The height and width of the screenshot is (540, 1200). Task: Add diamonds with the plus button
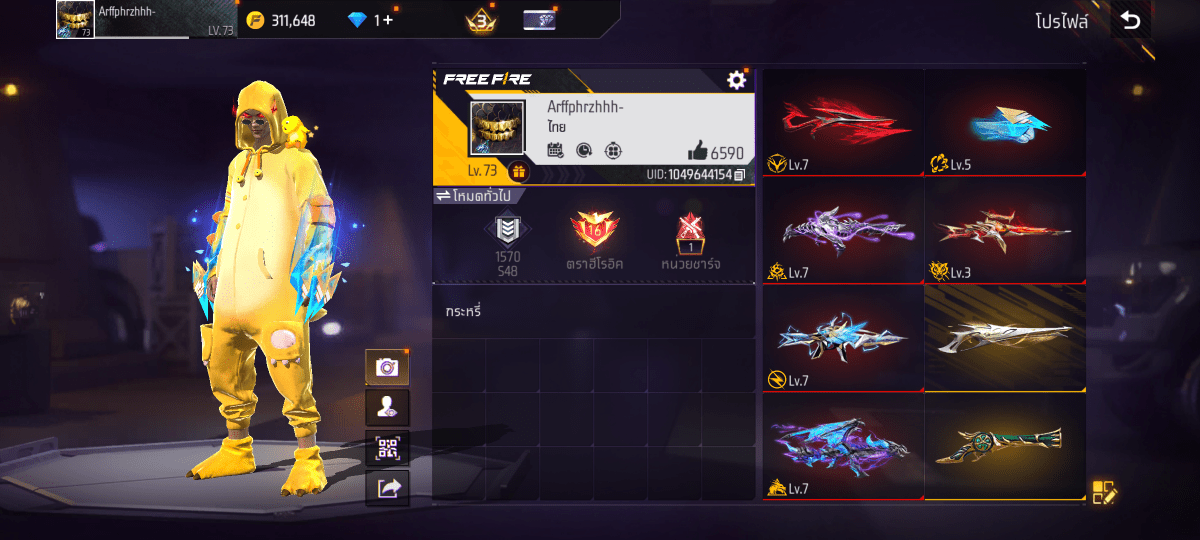[x=388, y=20]
